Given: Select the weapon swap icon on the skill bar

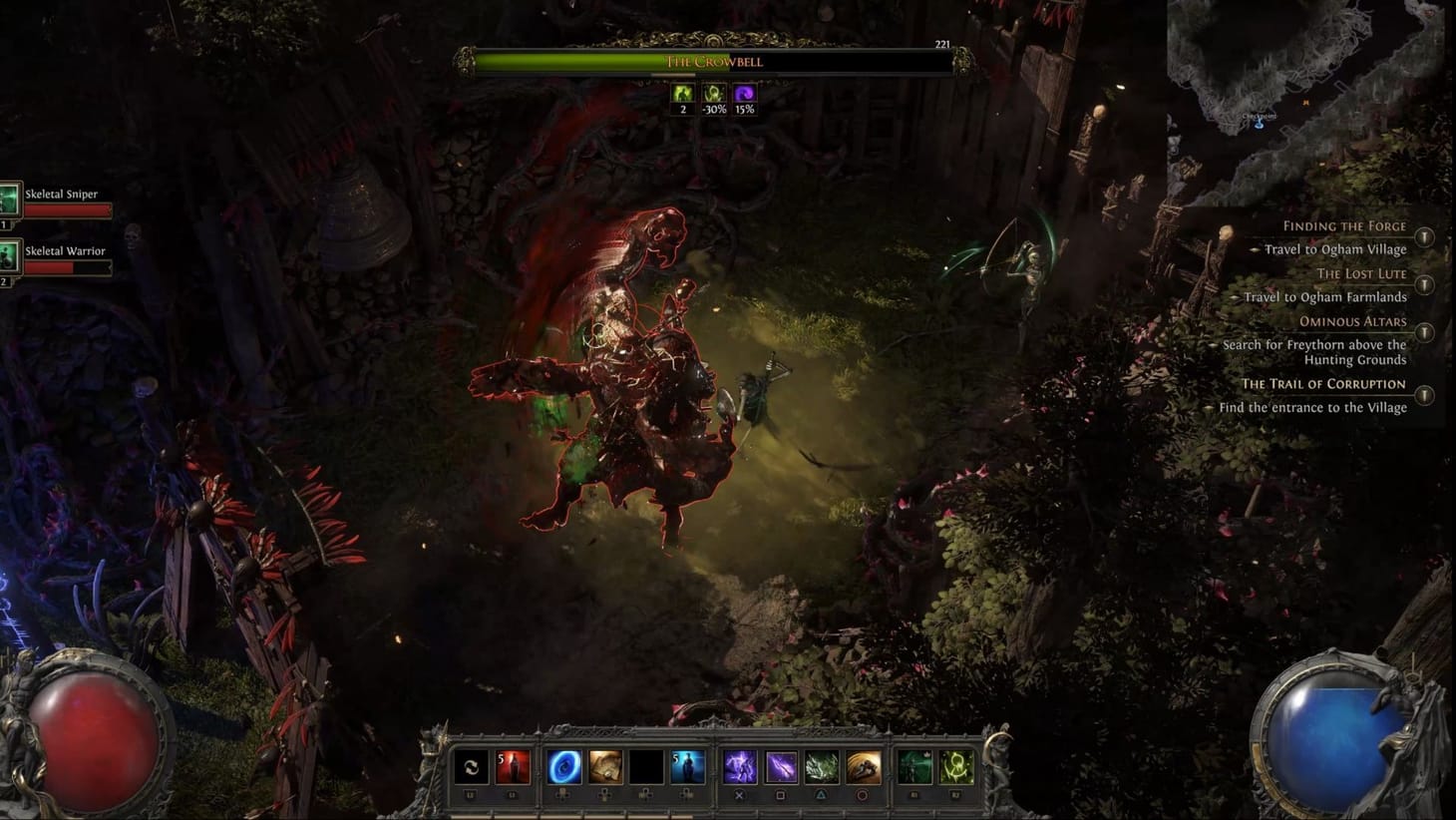Looking at the screenshot, I should click(470, 768).
